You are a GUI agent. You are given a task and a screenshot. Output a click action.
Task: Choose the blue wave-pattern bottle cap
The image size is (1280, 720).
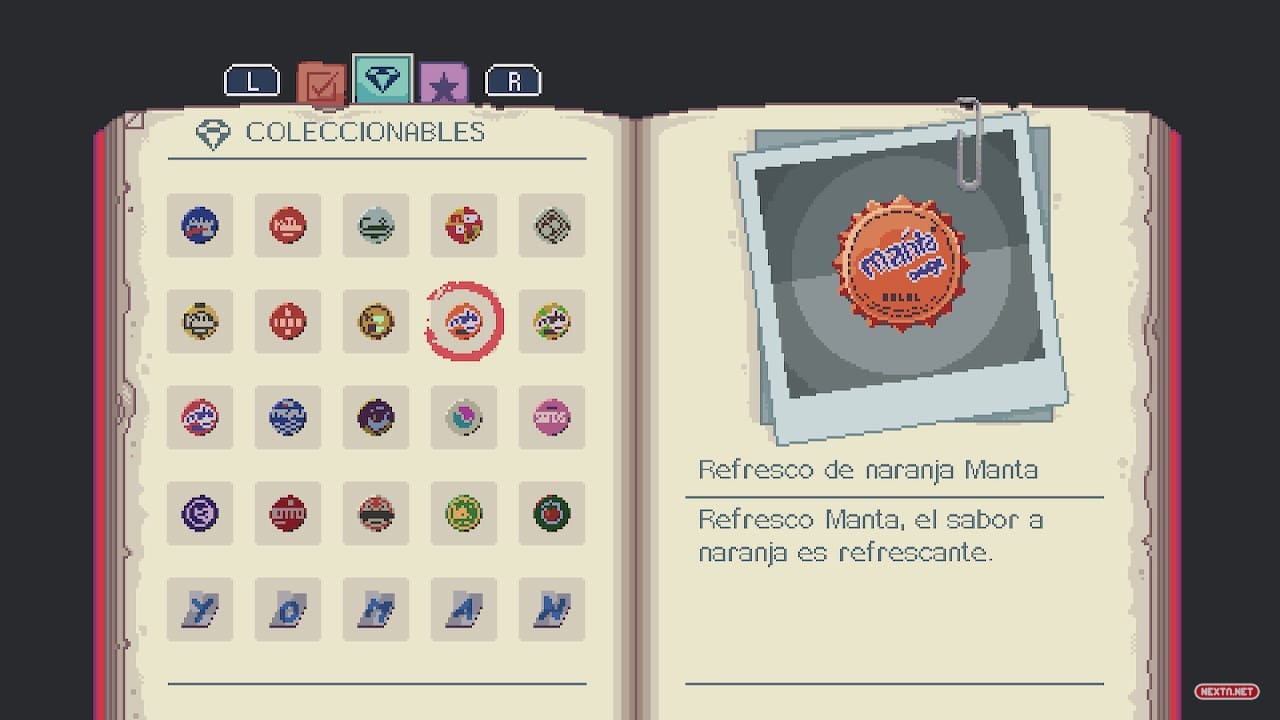click(288, 417)
